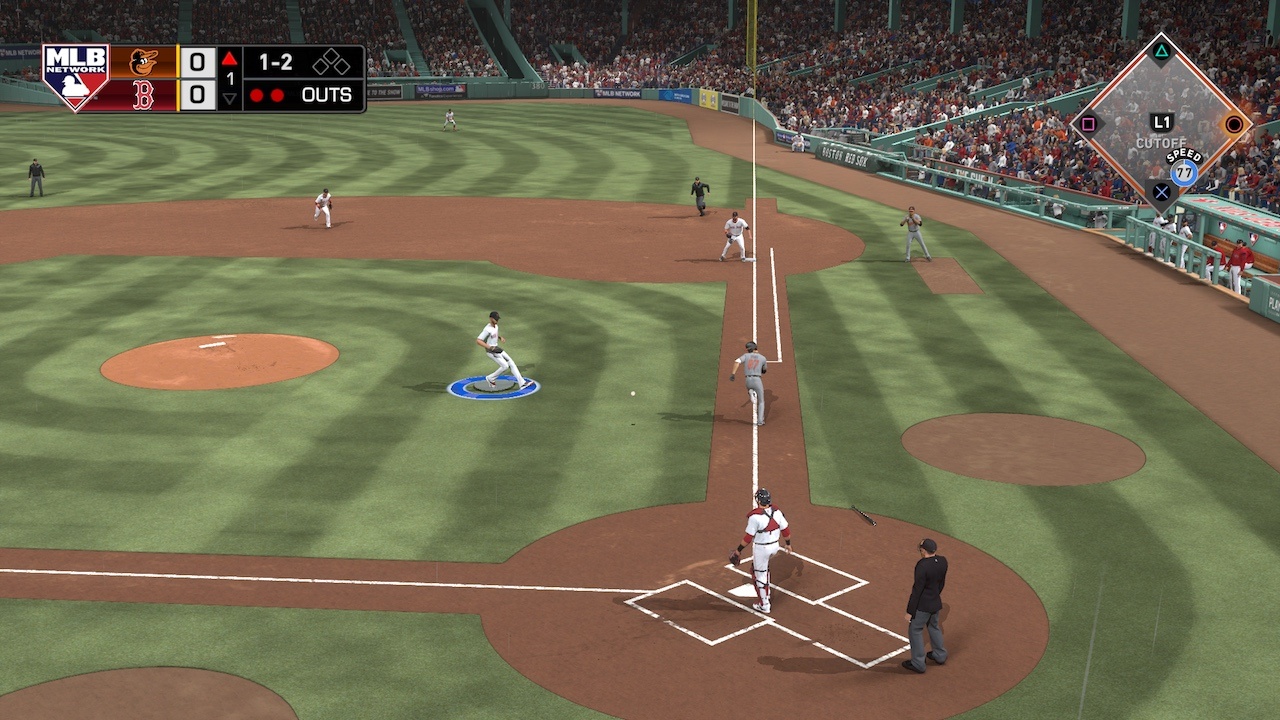Select the fielder marked with the blue ring
The height and width of the screenshot is (720, 1280).
[496, 351]
